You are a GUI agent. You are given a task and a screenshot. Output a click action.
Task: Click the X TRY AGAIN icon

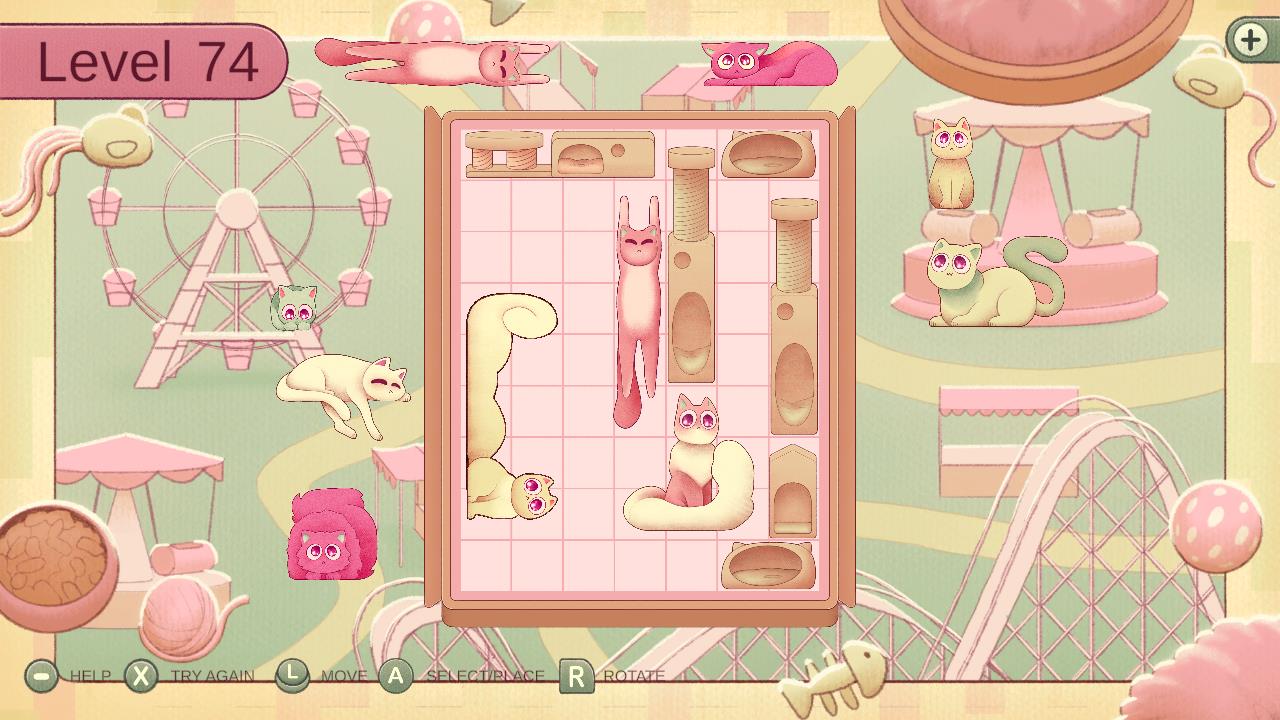(x=141, y=675)
